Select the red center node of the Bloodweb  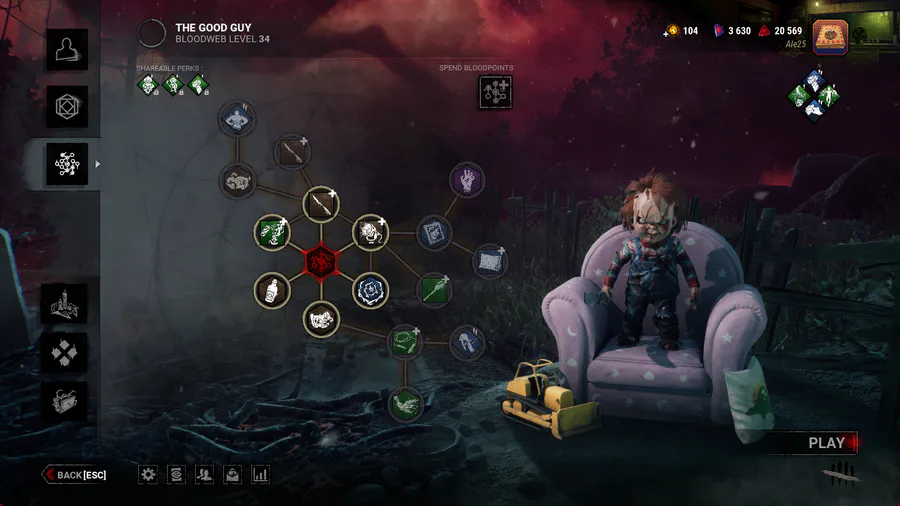point(322,262)
